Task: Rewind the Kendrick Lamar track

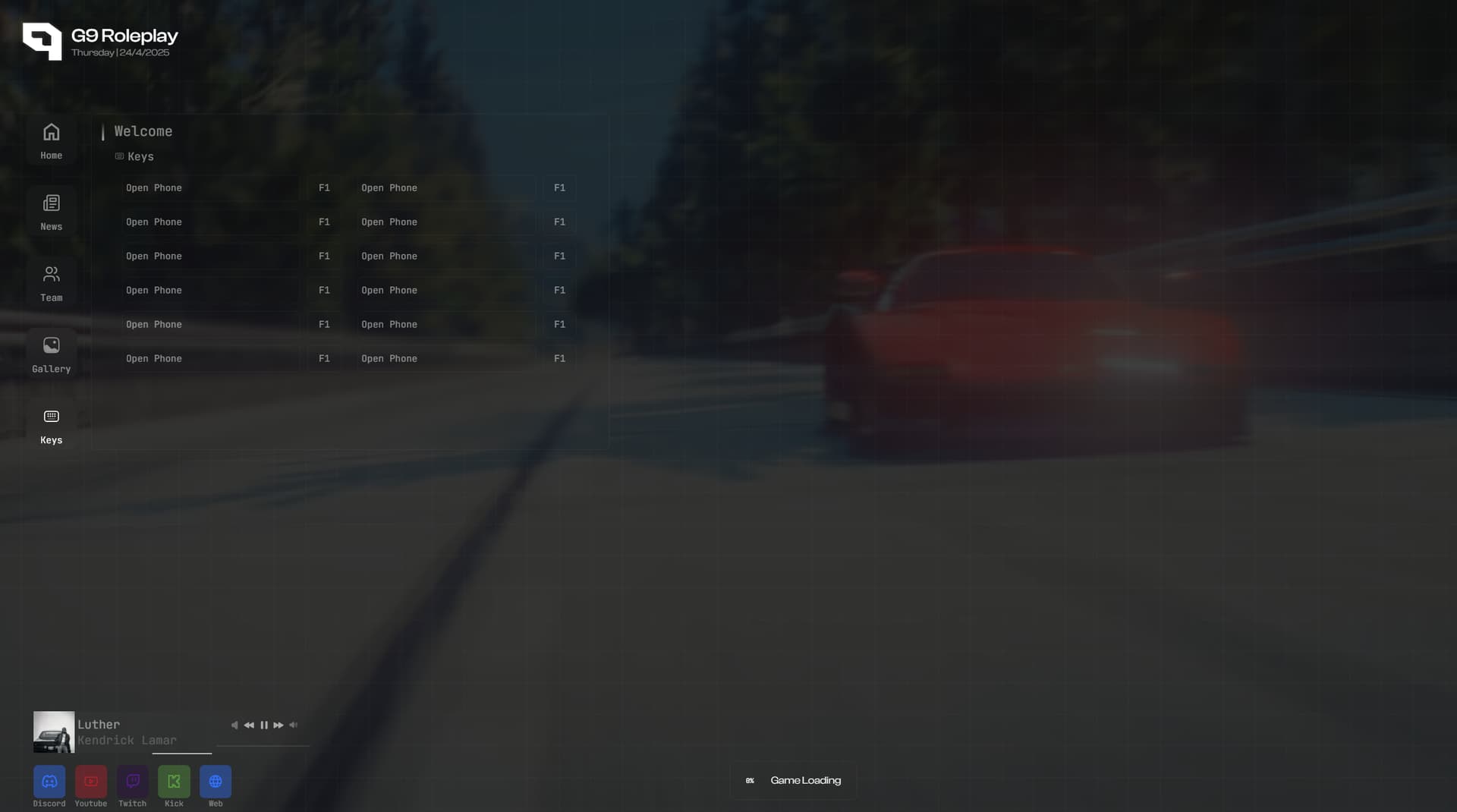Action: pyautogui.click(x=249, y=725)
